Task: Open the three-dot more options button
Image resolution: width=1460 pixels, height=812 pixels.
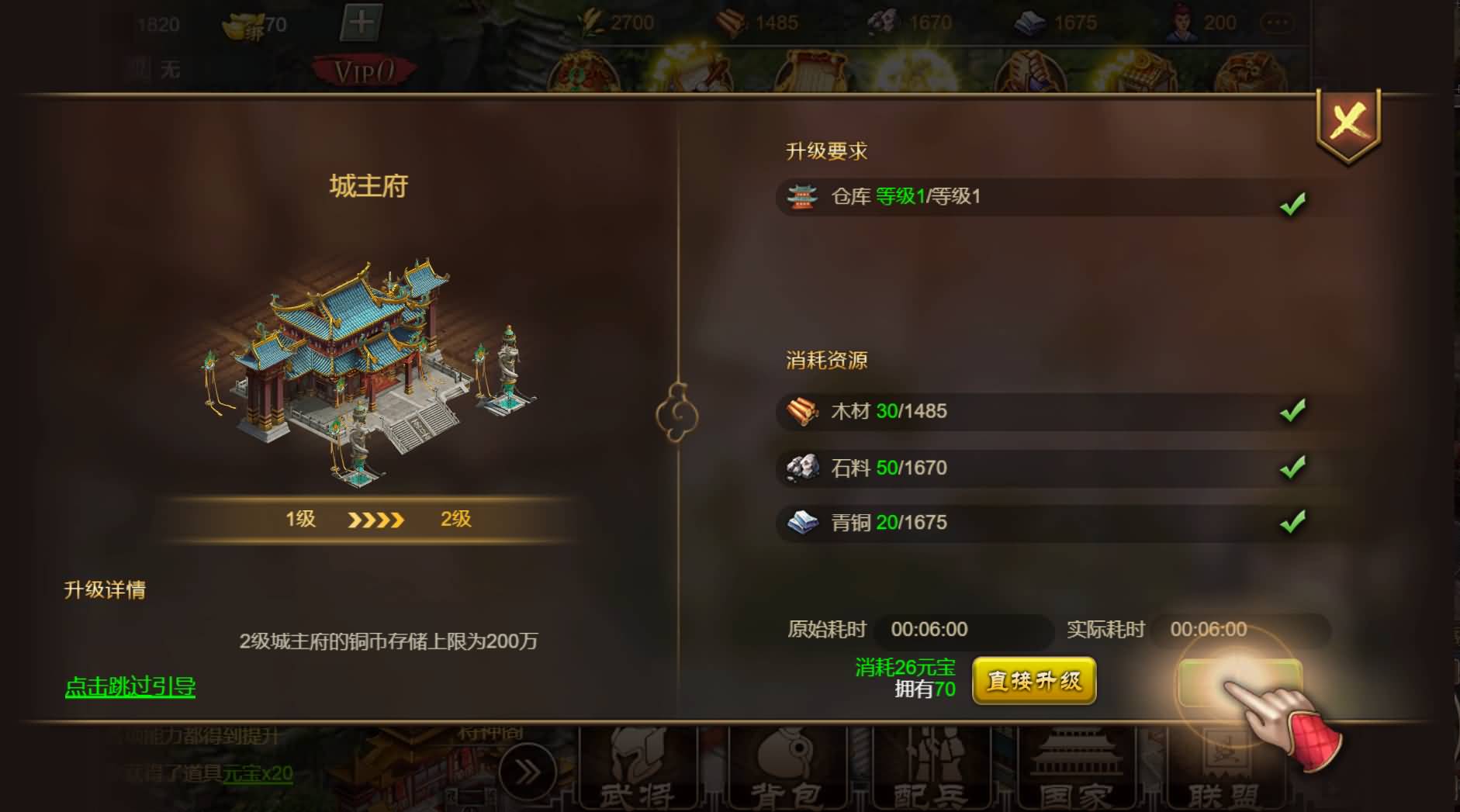Action: (x=1277, y=23)
